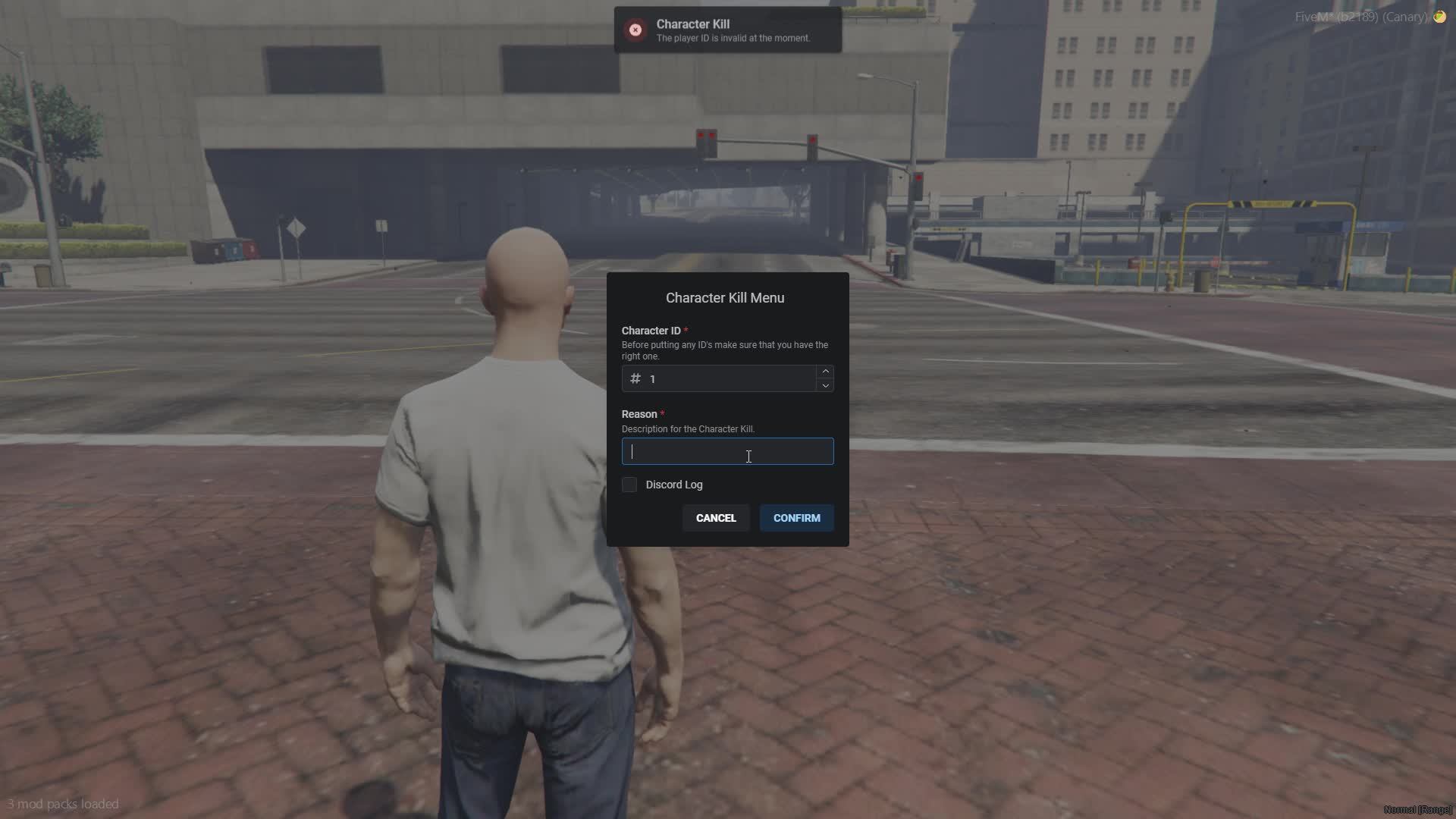Dismiss the Character Kill error notification
The width and height of the screenshot is (1456, 819).
click(x=635, y=30)
